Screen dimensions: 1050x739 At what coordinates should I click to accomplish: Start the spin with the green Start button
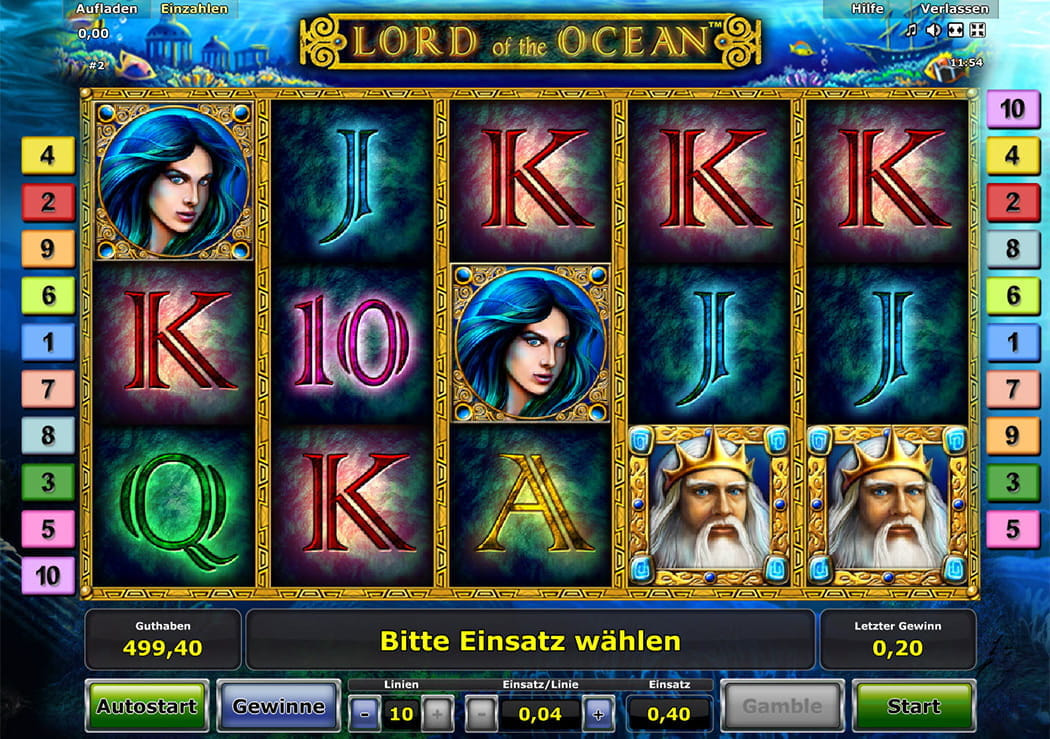coord(913,706)
